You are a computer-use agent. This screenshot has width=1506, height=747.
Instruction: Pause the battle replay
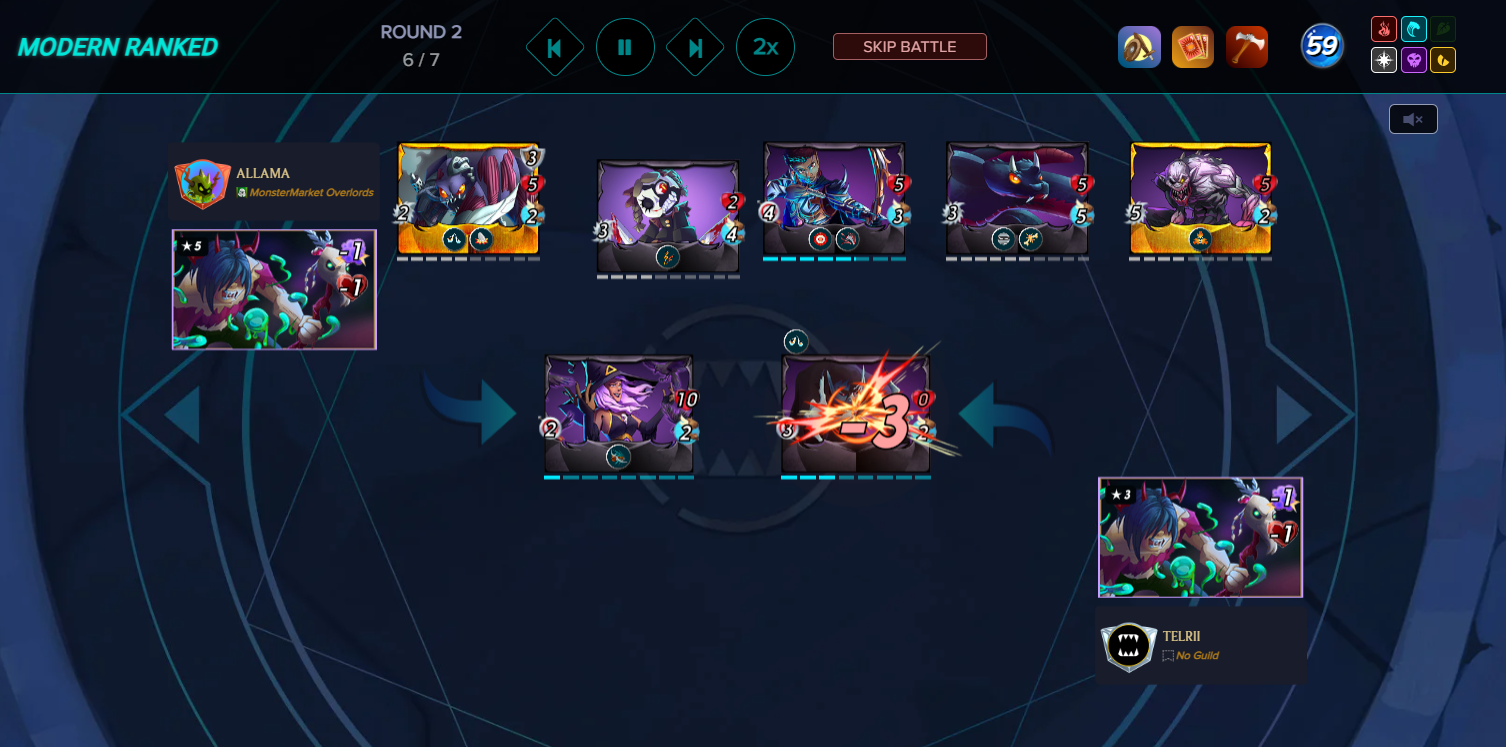tap(625, 46)
